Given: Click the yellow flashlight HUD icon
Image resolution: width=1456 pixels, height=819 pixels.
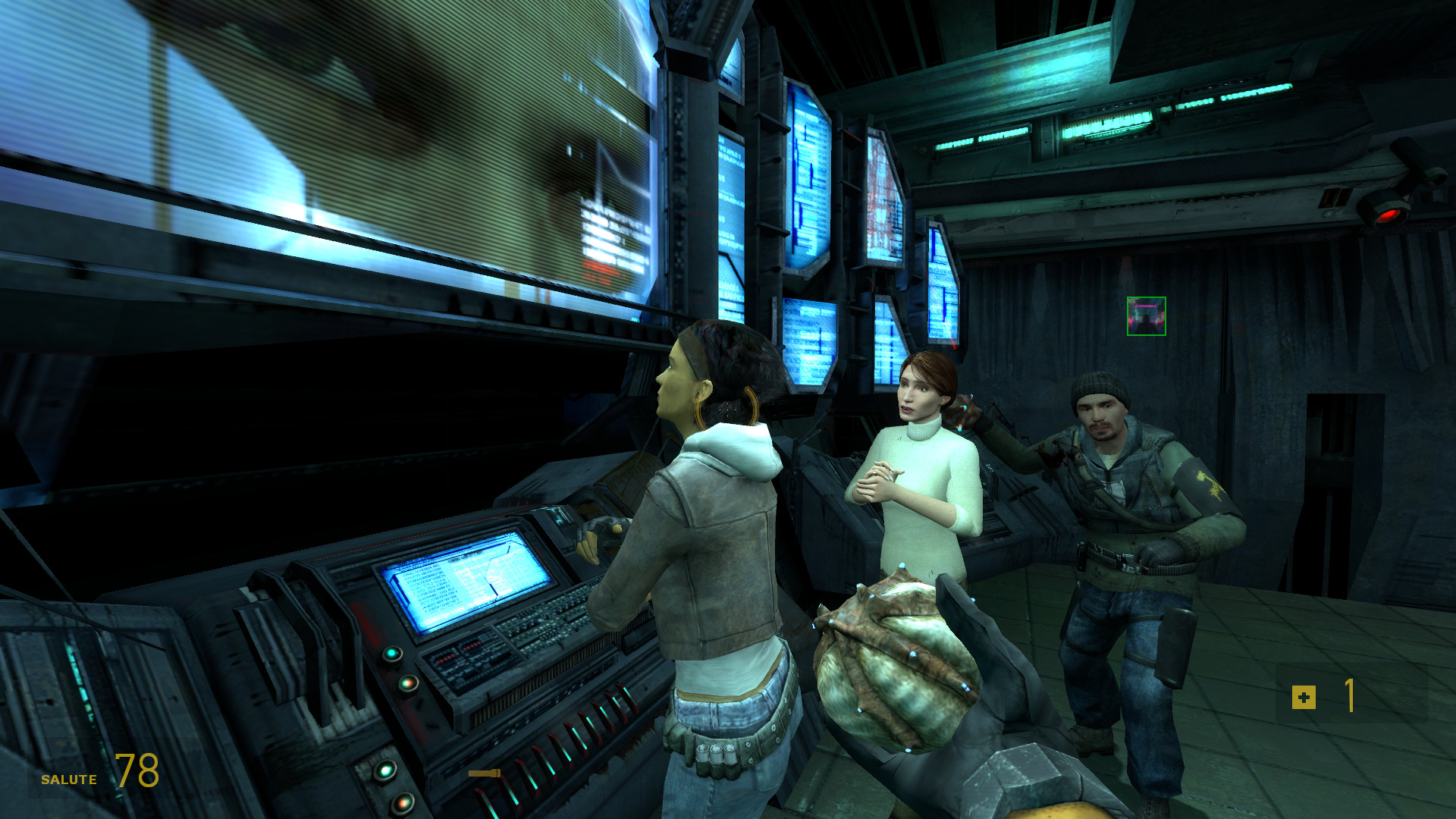Looking at the screenshot, I should pos(484,773).
